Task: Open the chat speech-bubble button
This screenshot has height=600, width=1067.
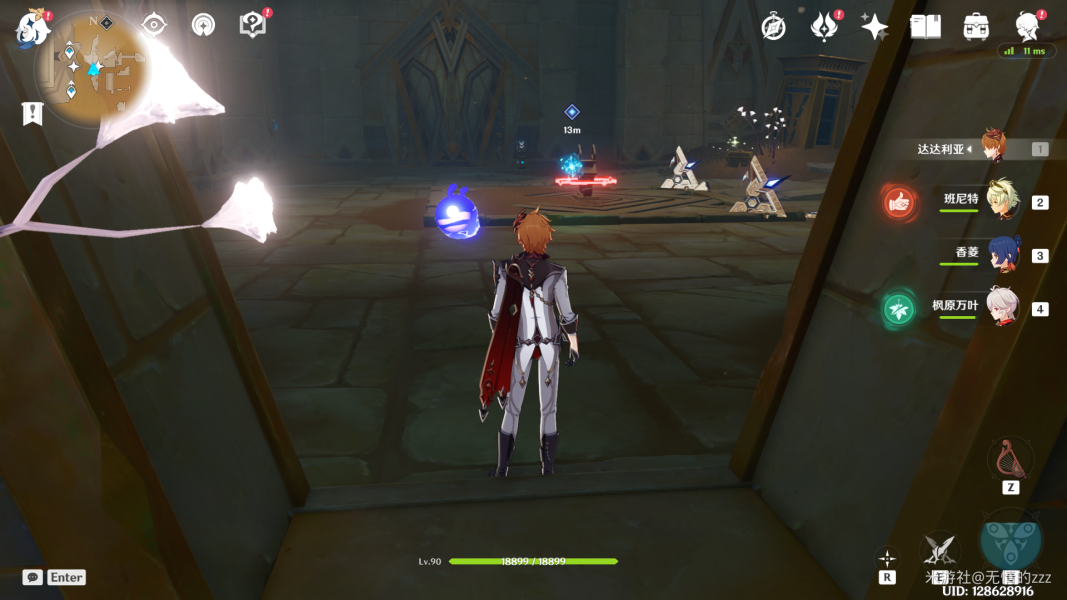Action: 33,577
